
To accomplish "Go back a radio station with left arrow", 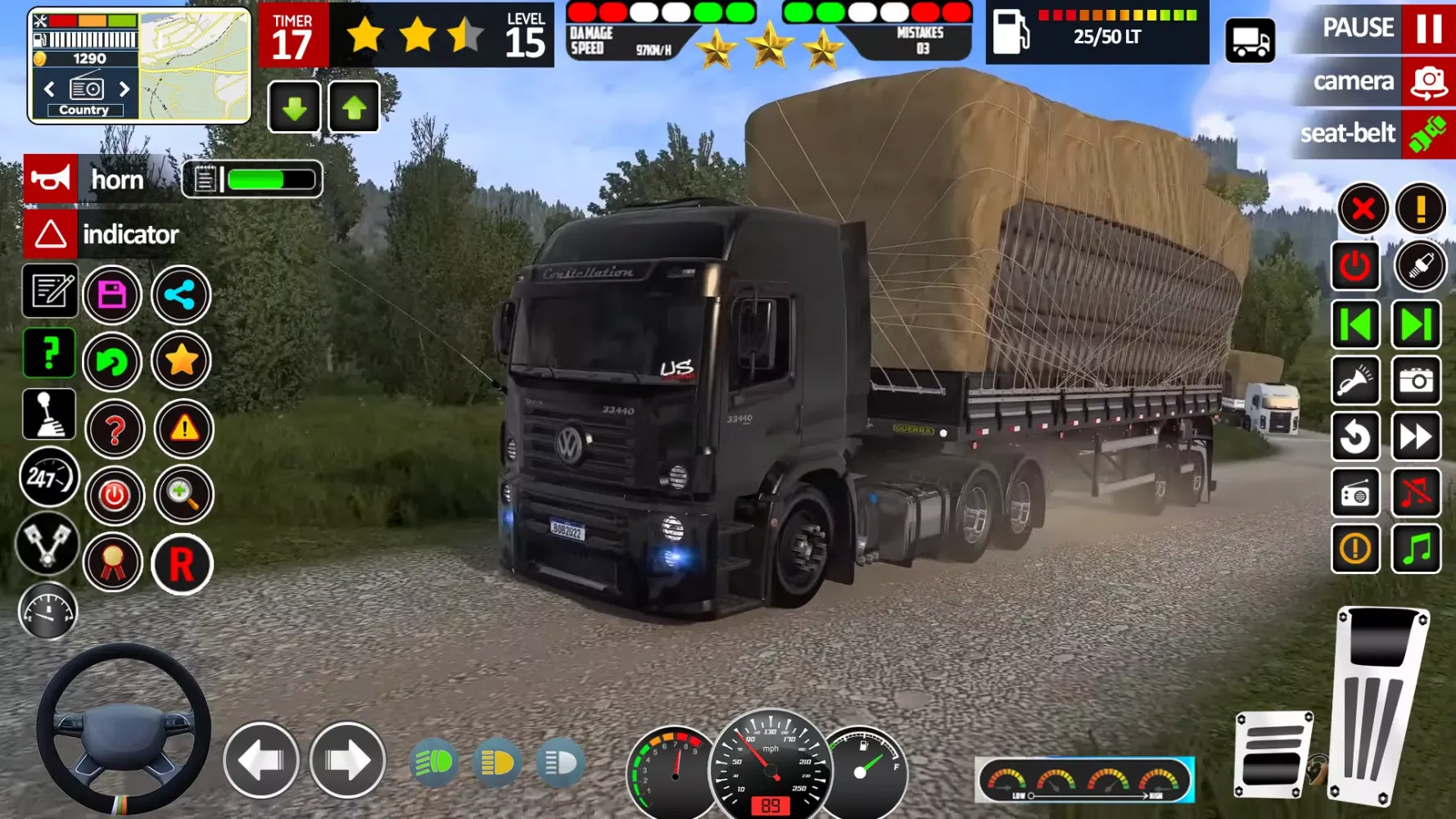I will pos(47,90).
